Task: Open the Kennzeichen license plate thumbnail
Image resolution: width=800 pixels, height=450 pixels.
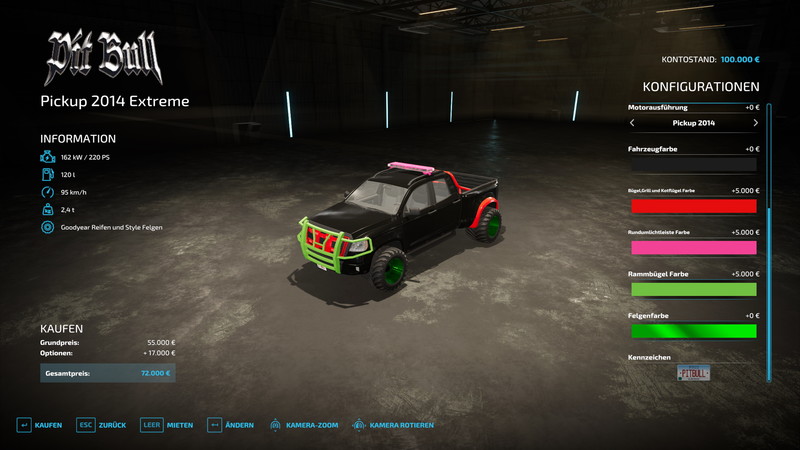Action: coord(693,374)
